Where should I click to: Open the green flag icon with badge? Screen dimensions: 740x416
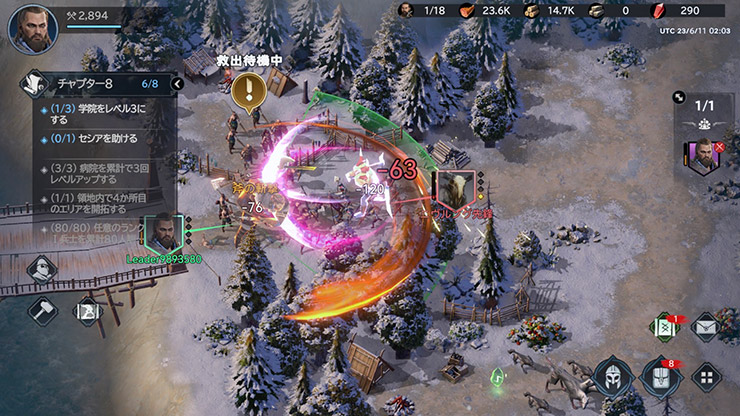coord(663,327)
